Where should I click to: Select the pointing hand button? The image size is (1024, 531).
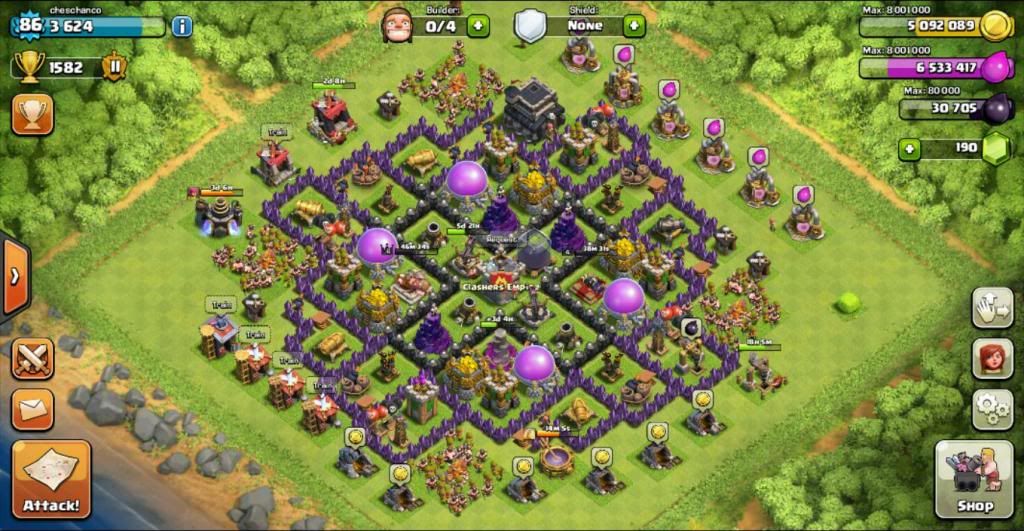992,307
